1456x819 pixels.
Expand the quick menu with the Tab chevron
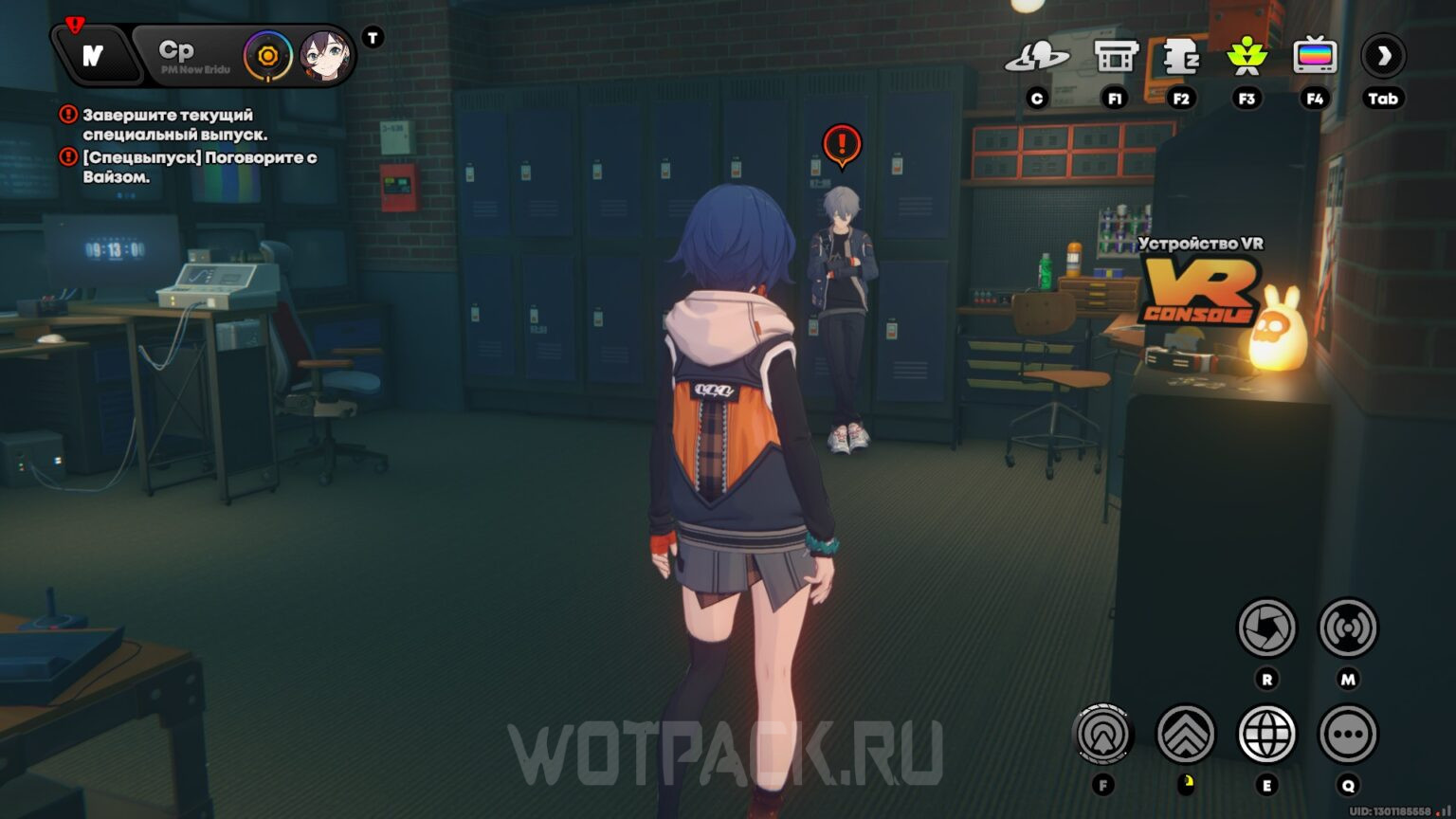(1383, 57)
